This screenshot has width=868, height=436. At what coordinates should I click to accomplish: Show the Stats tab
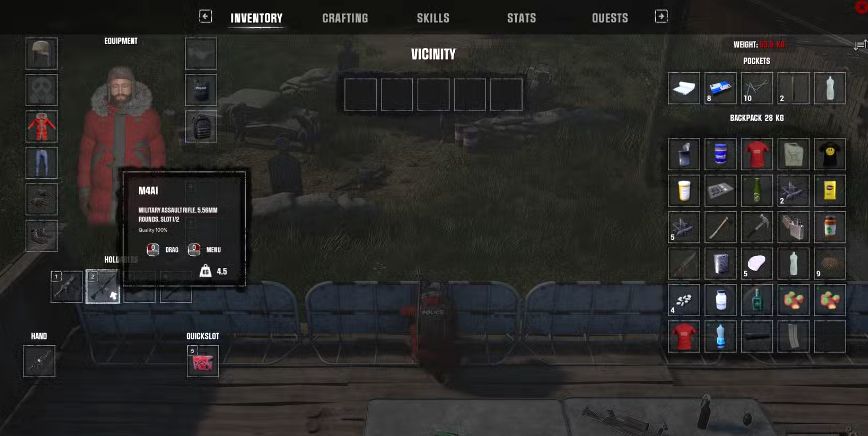click(x=521, y=18)
